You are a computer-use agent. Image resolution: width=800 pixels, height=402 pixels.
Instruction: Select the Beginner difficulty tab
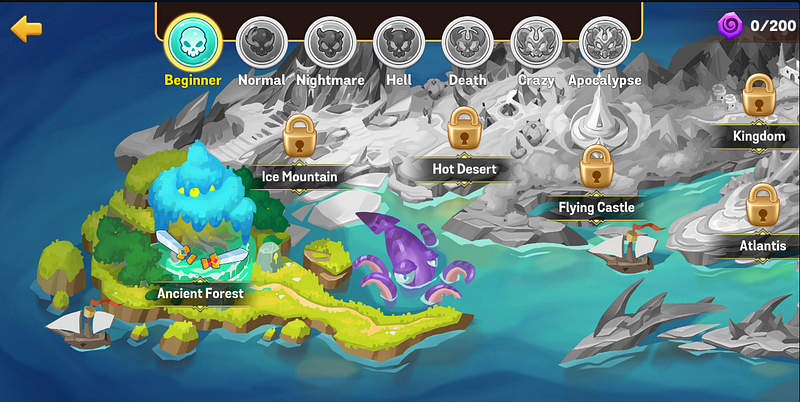pyautogui.click(x=193, y=43)
